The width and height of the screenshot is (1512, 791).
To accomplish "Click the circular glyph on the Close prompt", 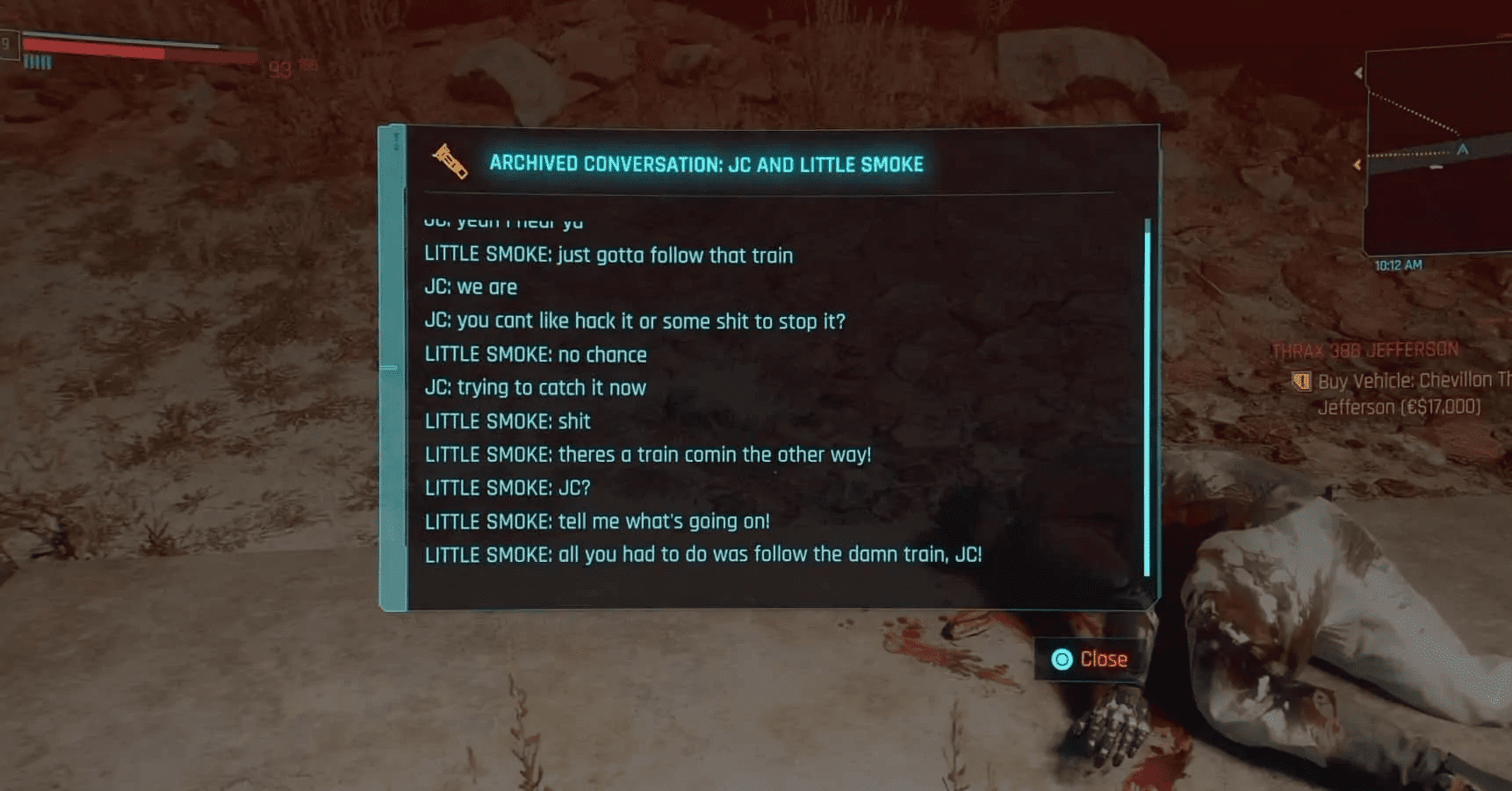I will (1063, 659).
